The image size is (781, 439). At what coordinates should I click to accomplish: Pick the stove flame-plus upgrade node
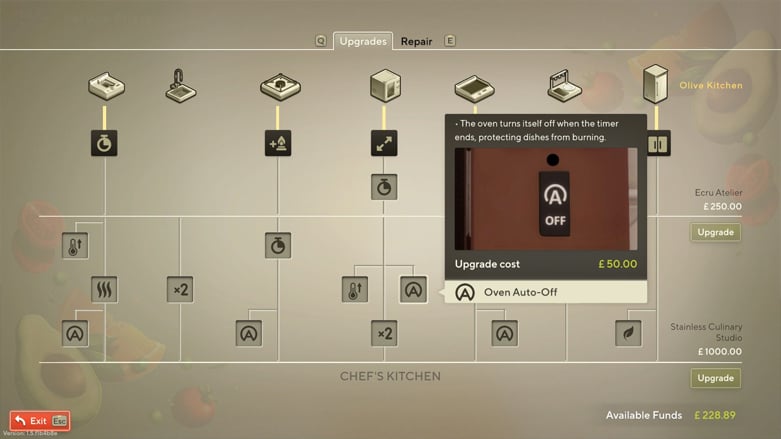click(x=279, y=144)
